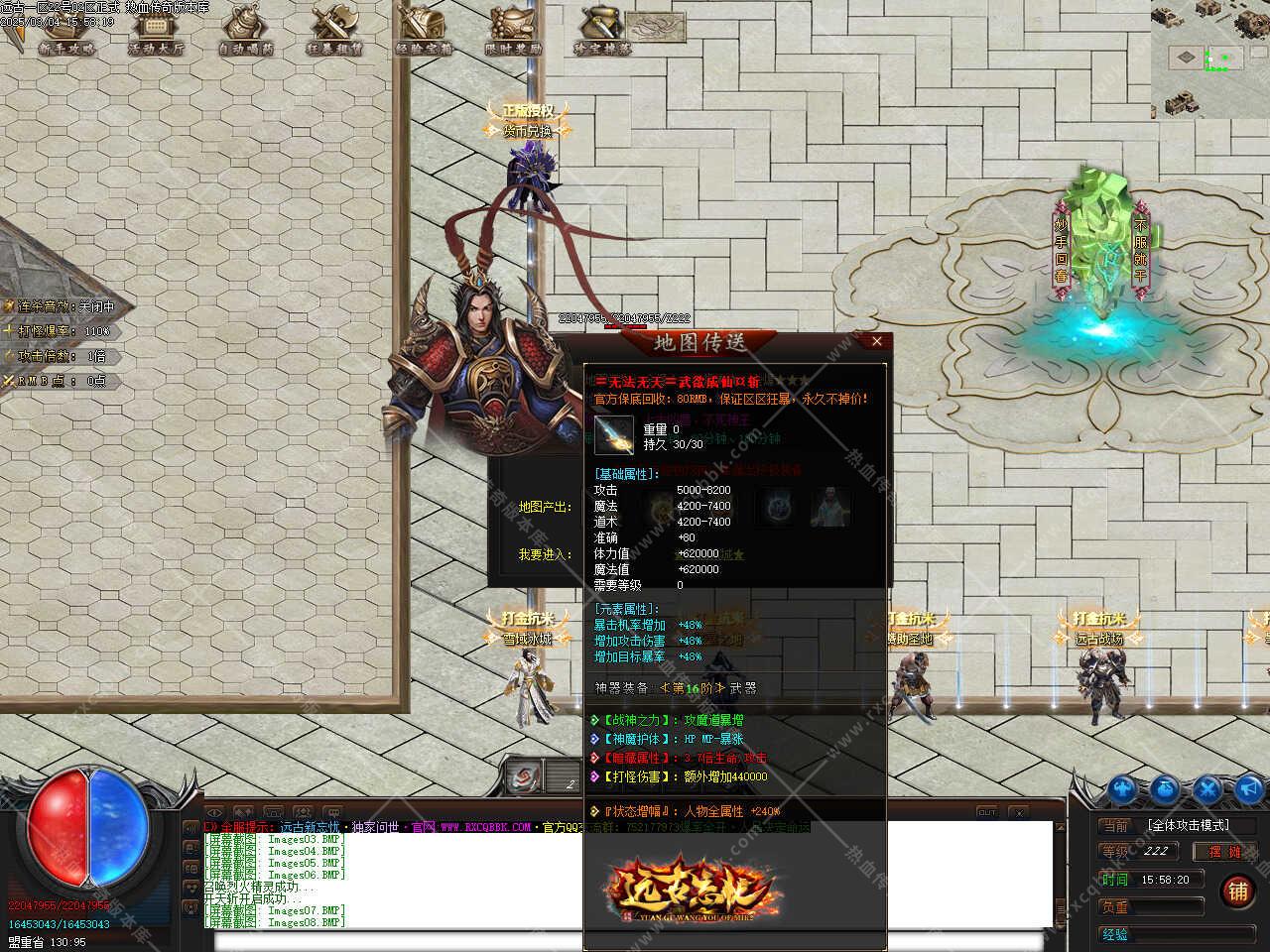This screenshot has height=952, width=1270.
Task: Open skills with the crossed swords orb
Action: pos(1208,789)
